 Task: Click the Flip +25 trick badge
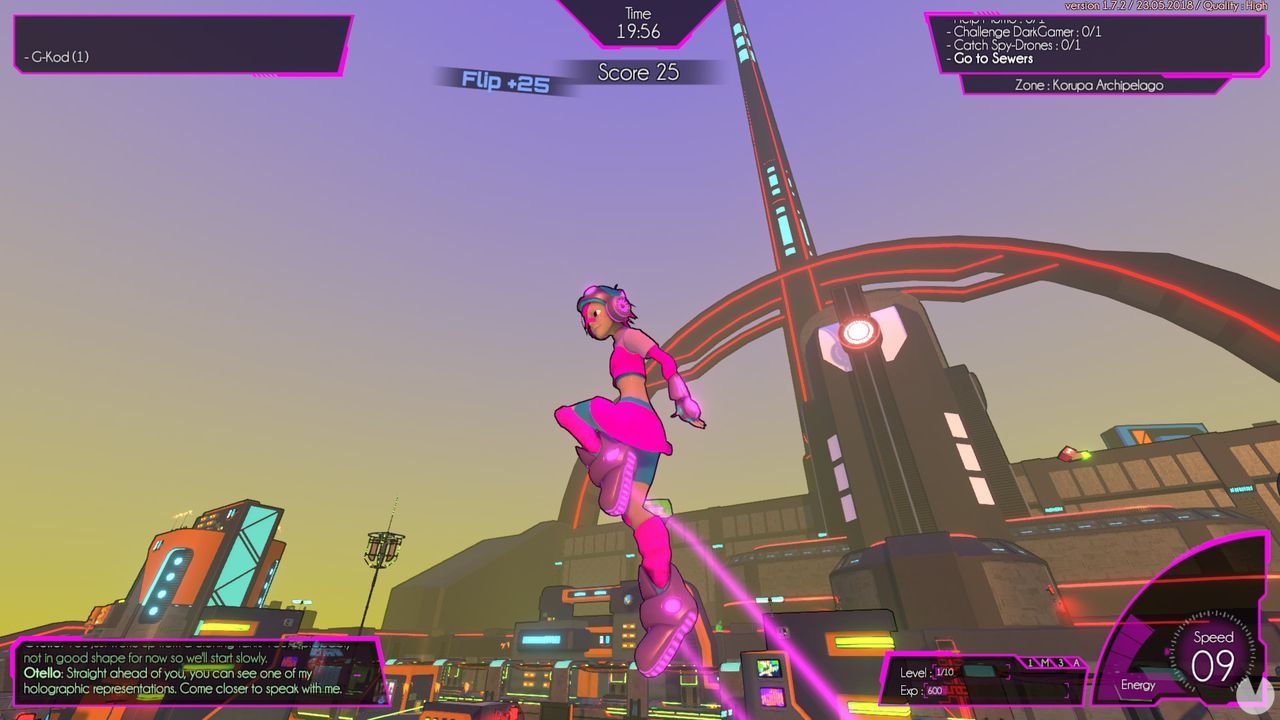pyautogui.click(x=504, y=80)
